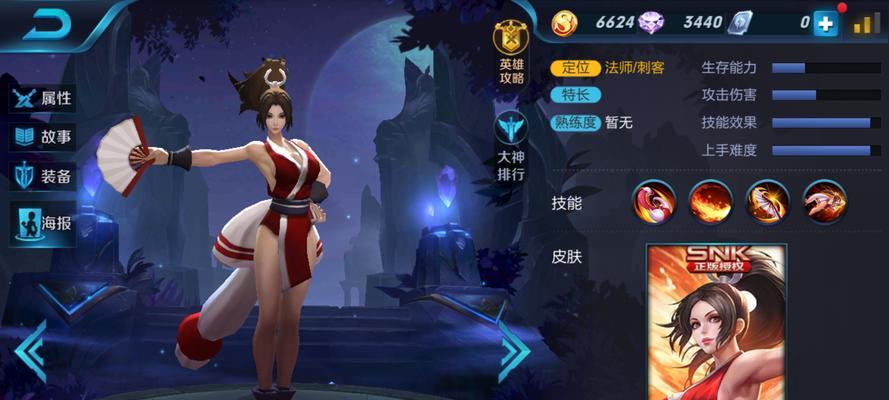This screenshot has height=400, width=889.
Task: Select the first skill icon with pink fan
Action: click(655, 202)
